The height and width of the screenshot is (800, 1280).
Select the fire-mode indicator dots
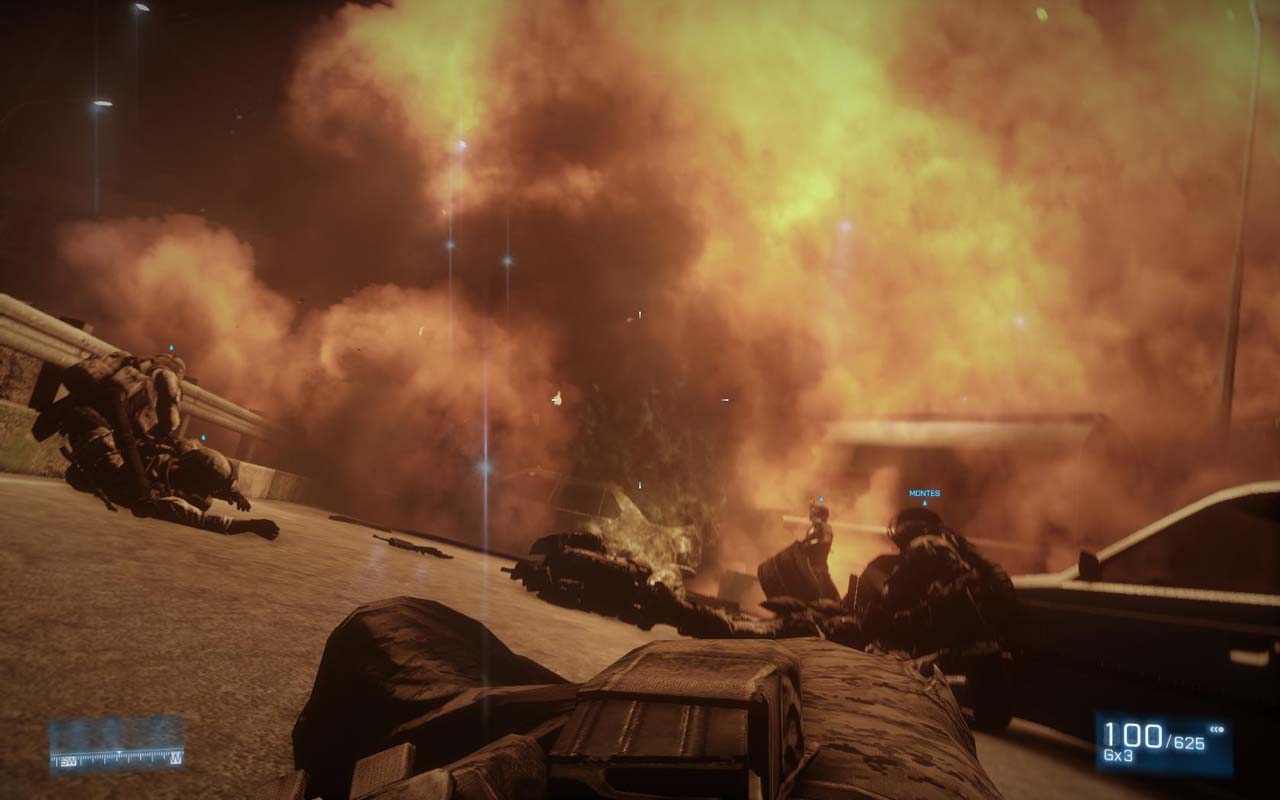(x=1218, y=729)
